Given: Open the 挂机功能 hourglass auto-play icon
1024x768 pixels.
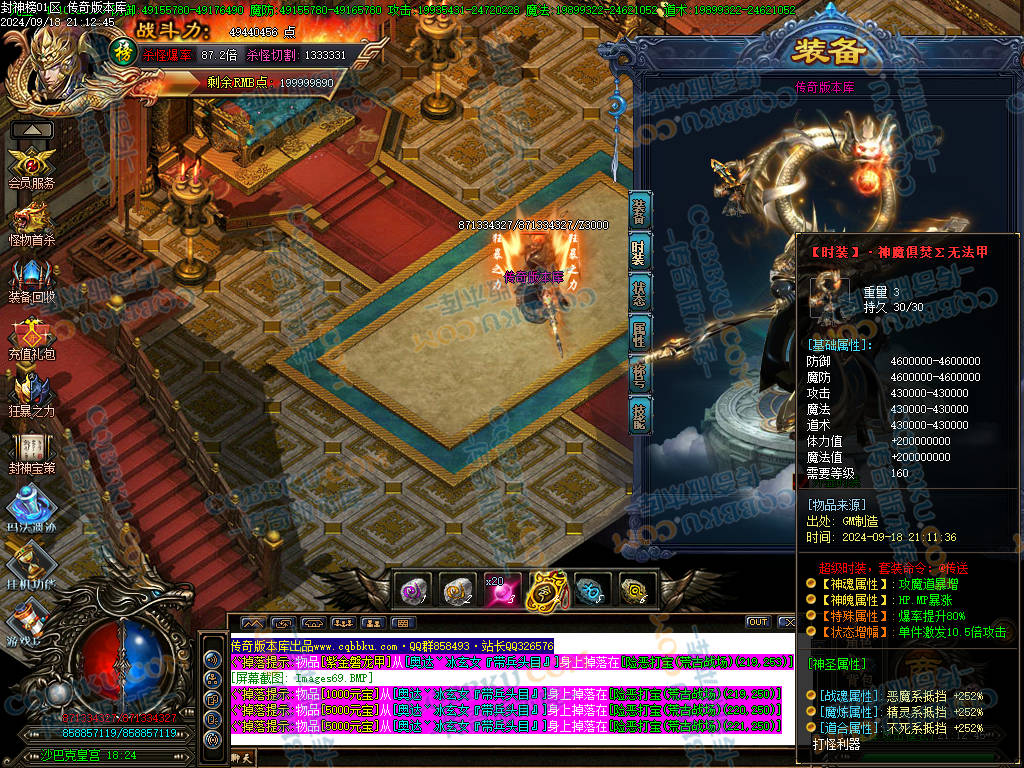Looking at the screenshot, I should [x=31, y=562].
